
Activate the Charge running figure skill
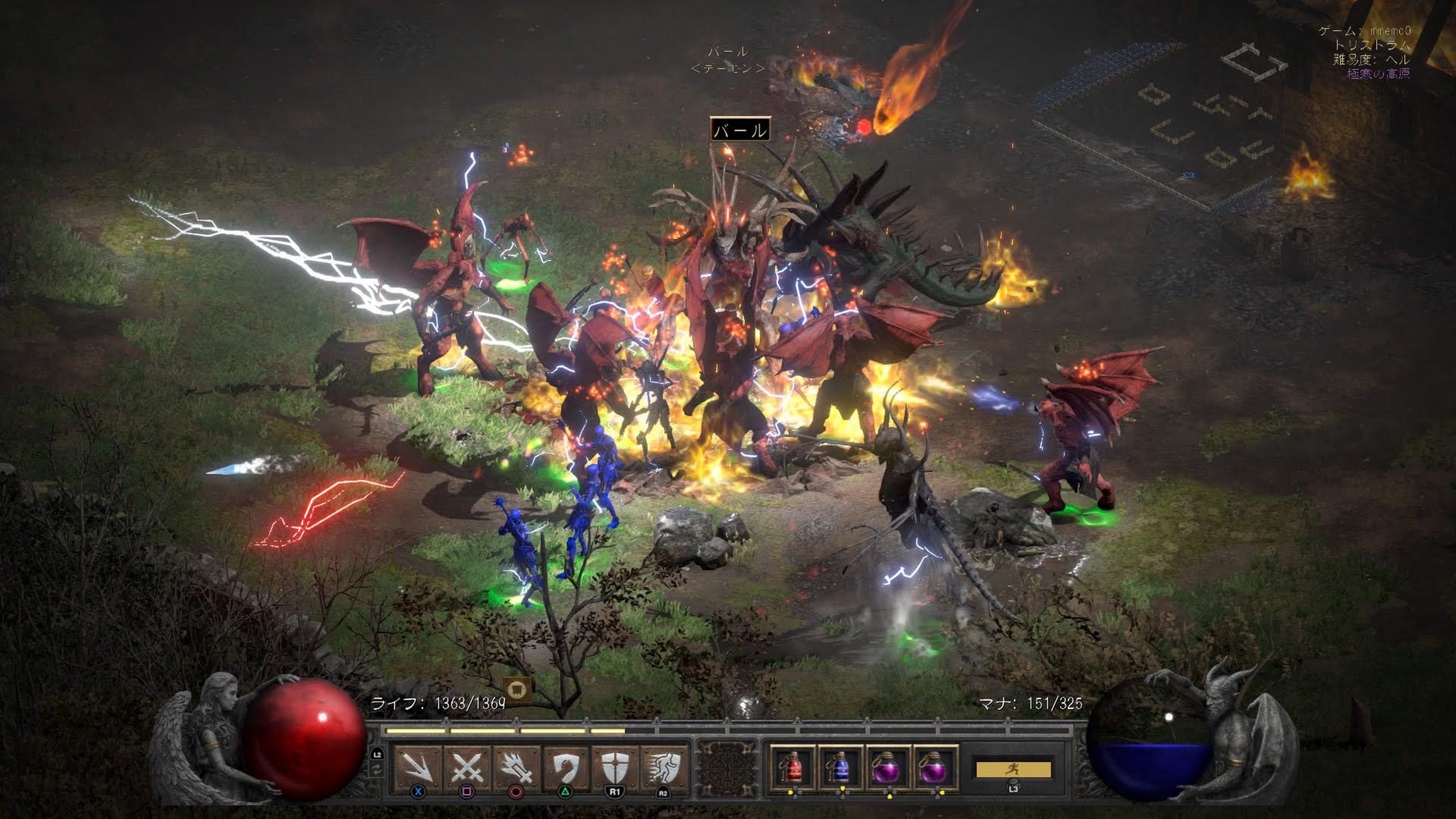point(664,767)
